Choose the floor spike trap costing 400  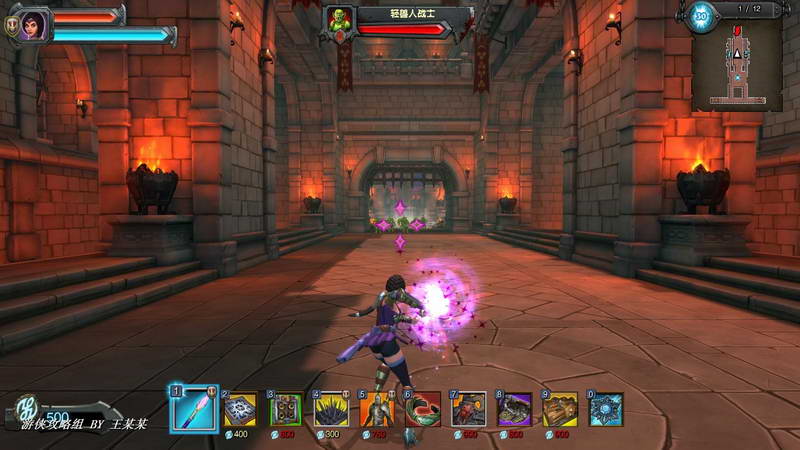tap(240, 409)
